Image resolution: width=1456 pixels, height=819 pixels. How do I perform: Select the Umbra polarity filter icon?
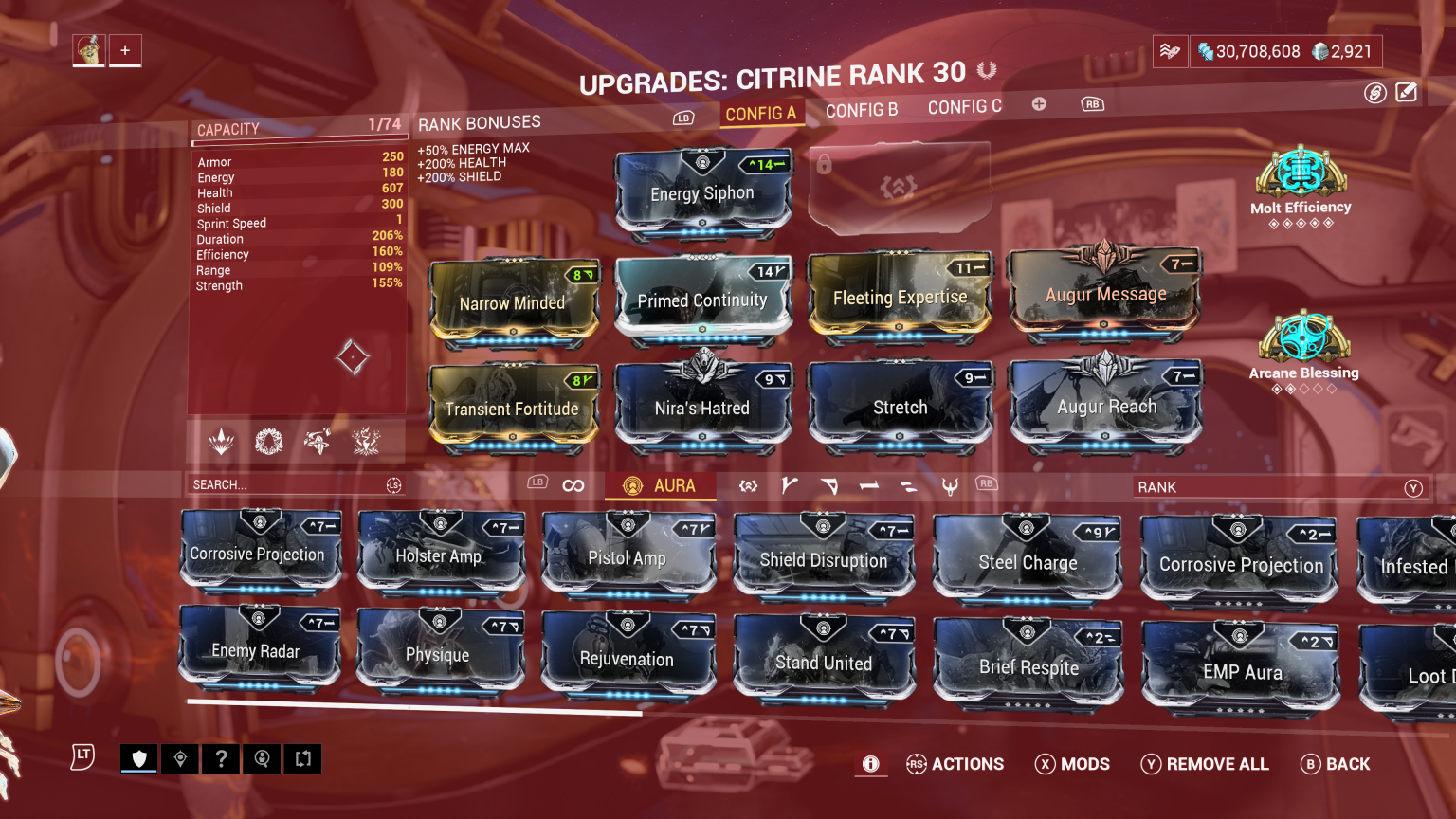pyautogui.click(x=951, y=485)
